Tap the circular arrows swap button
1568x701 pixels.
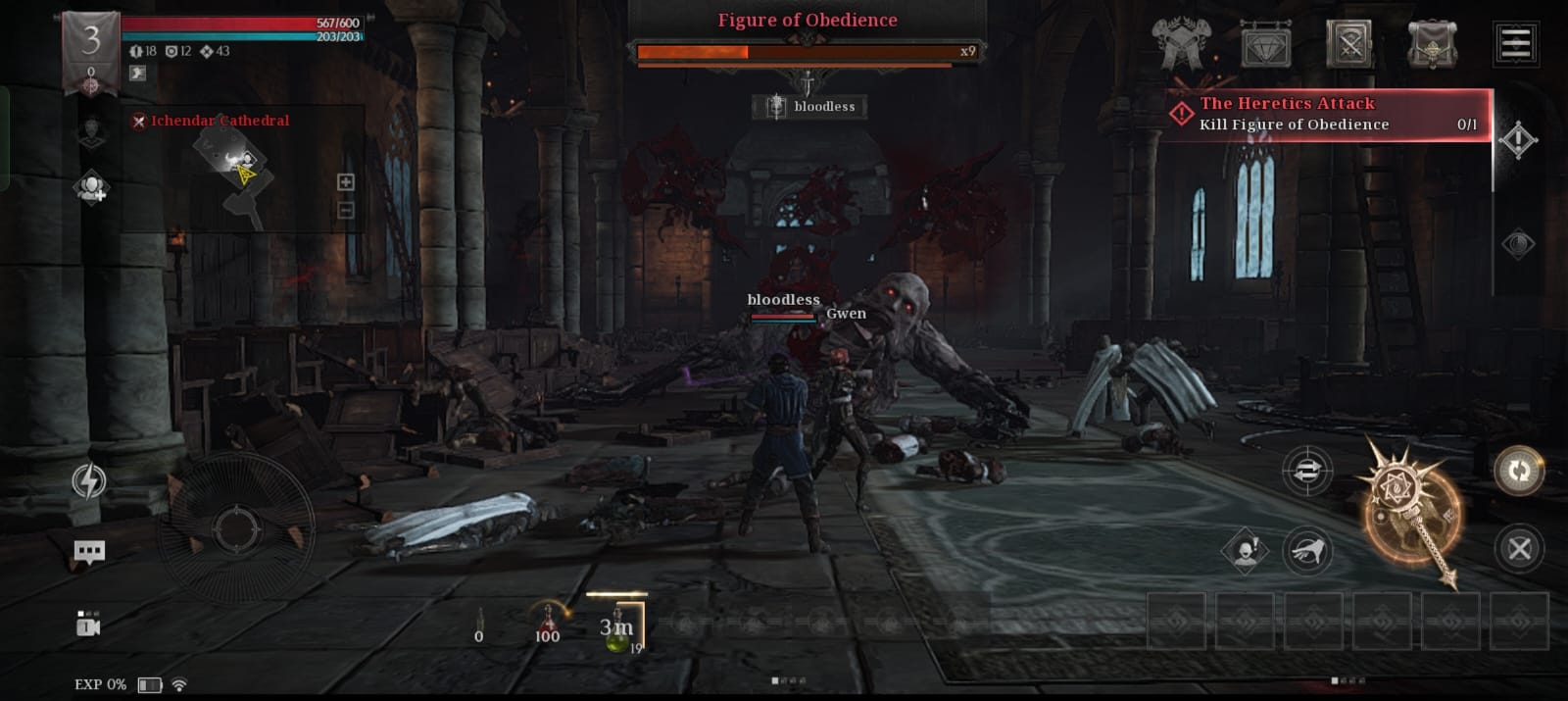(1519, 472)
